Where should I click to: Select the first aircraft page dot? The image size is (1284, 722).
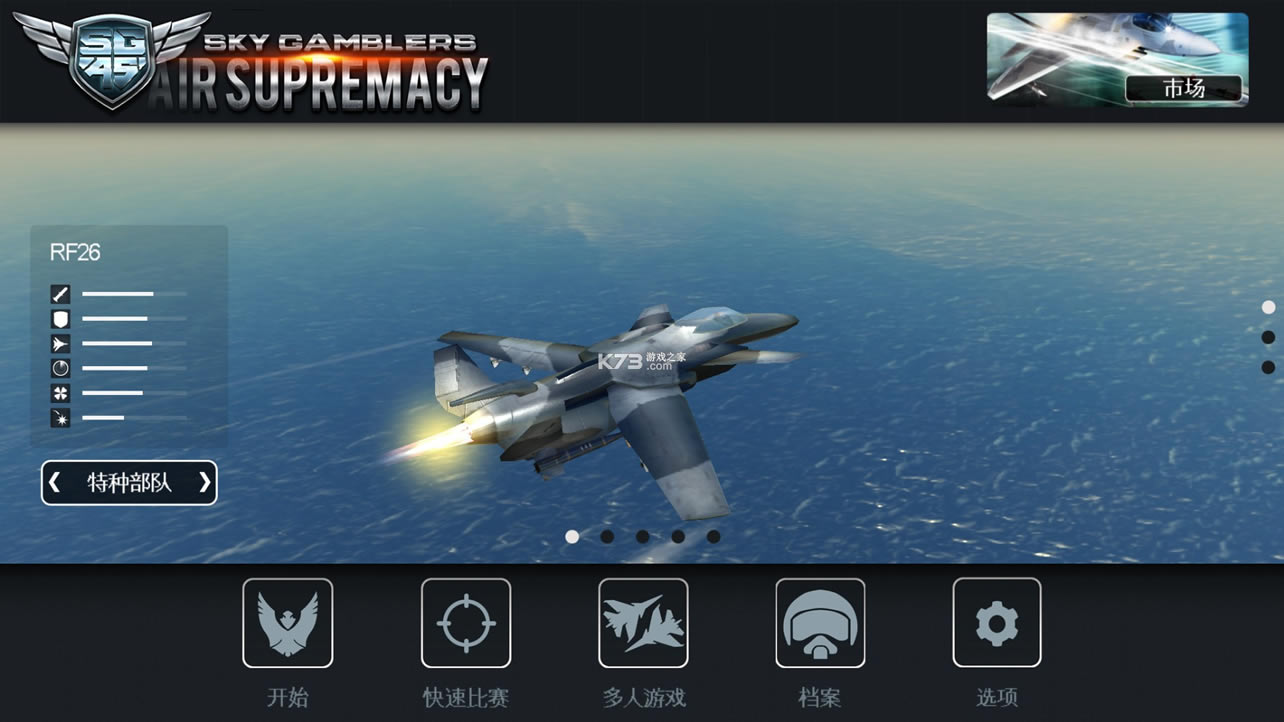click(571, 536)
